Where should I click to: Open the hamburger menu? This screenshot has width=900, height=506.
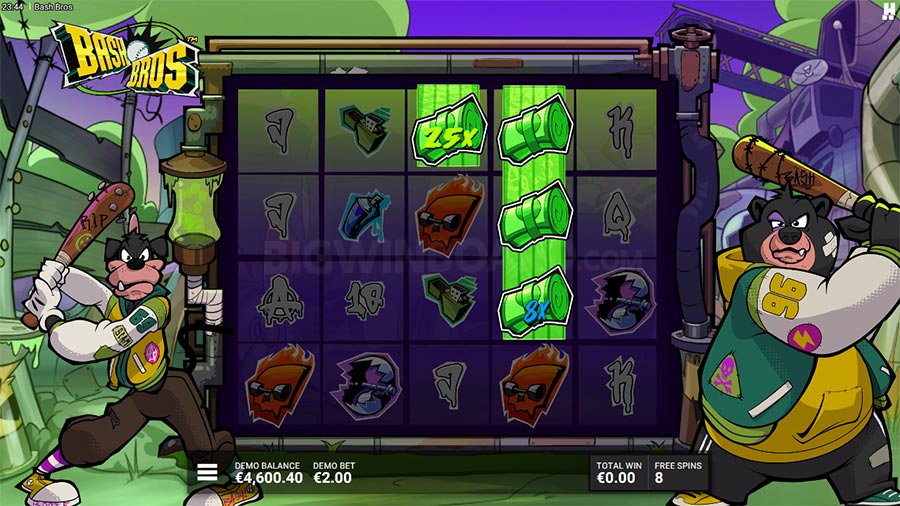[207, 472]
